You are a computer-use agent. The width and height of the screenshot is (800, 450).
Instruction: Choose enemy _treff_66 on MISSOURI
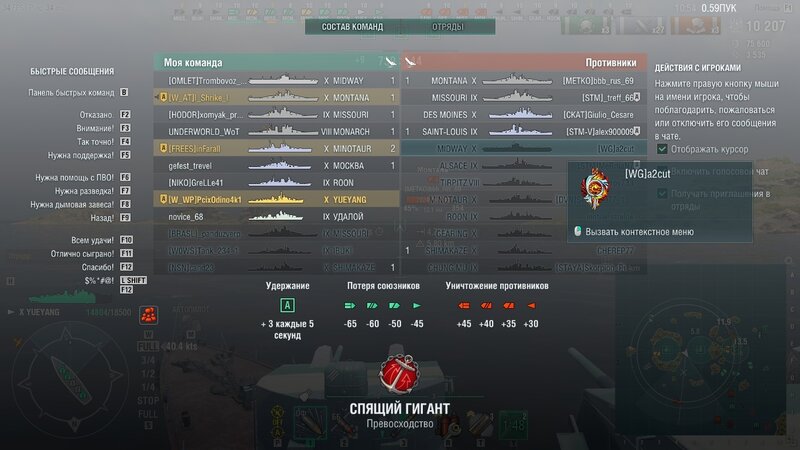[x=601, y=97]
